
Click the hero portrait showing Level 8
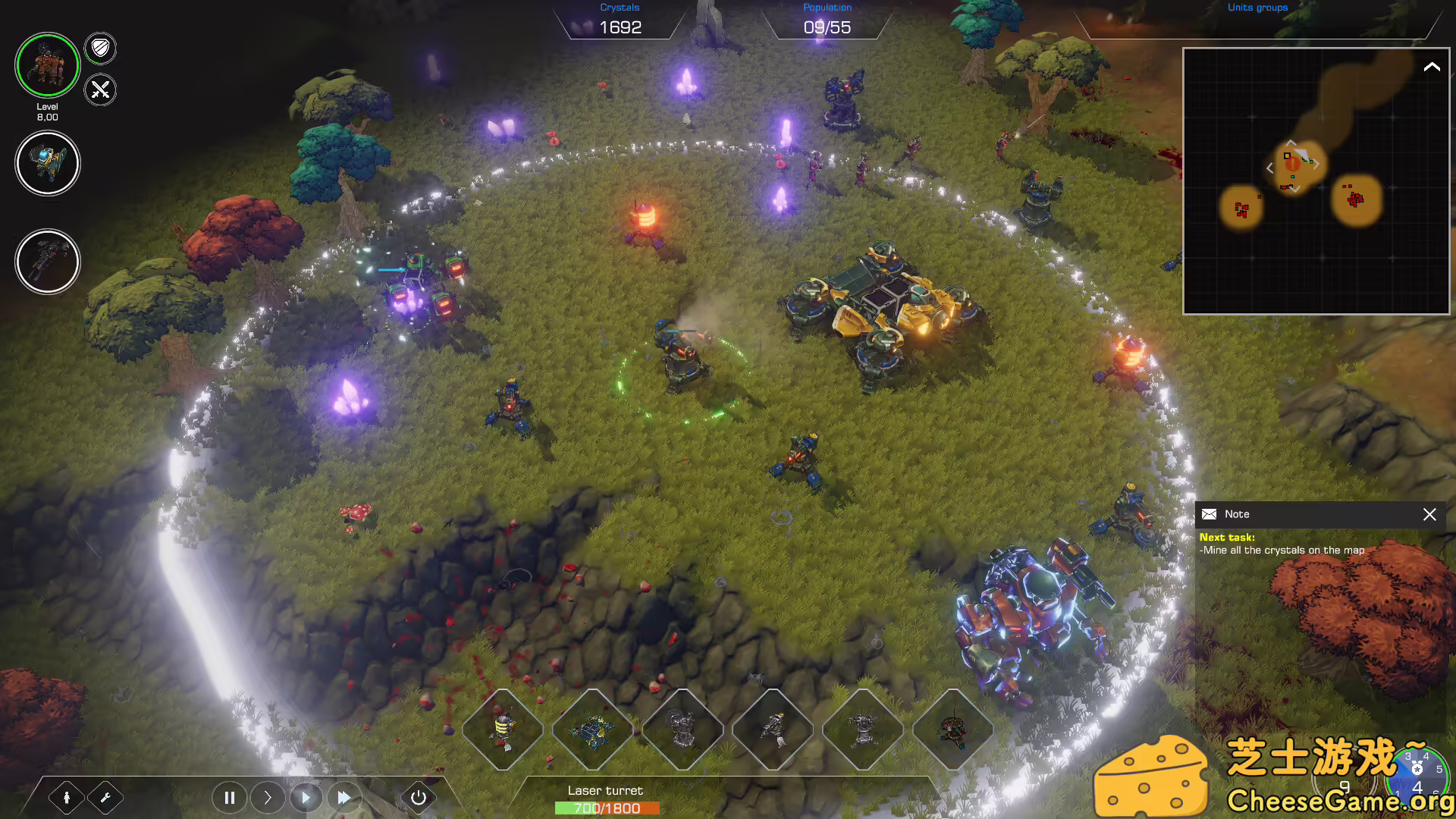click(48, 66)
